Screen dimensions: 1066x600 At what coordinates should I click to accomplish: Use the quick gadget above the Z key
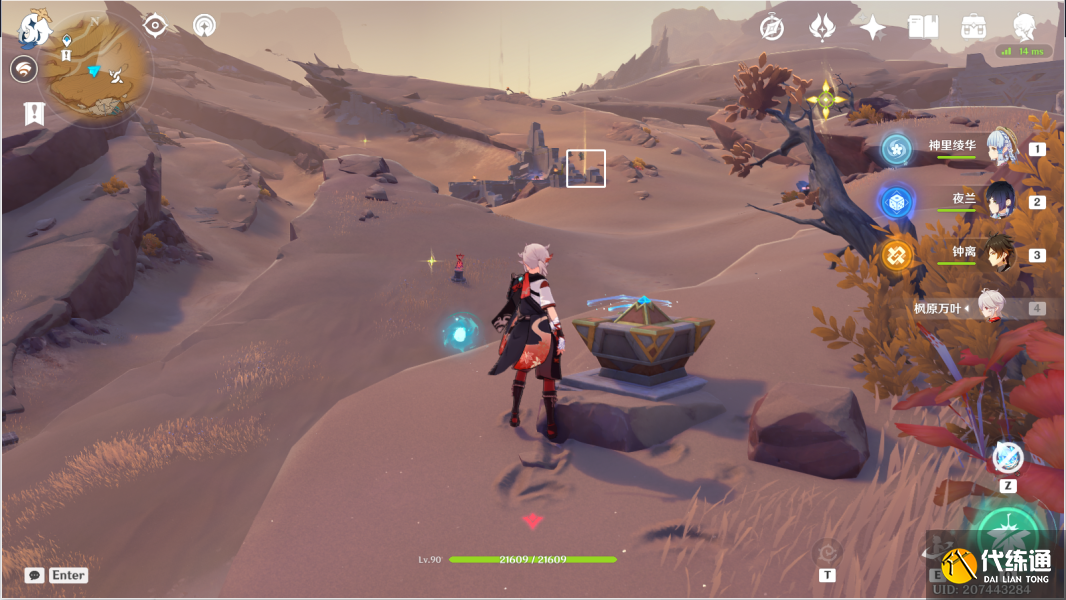[x=1008, y=457]
